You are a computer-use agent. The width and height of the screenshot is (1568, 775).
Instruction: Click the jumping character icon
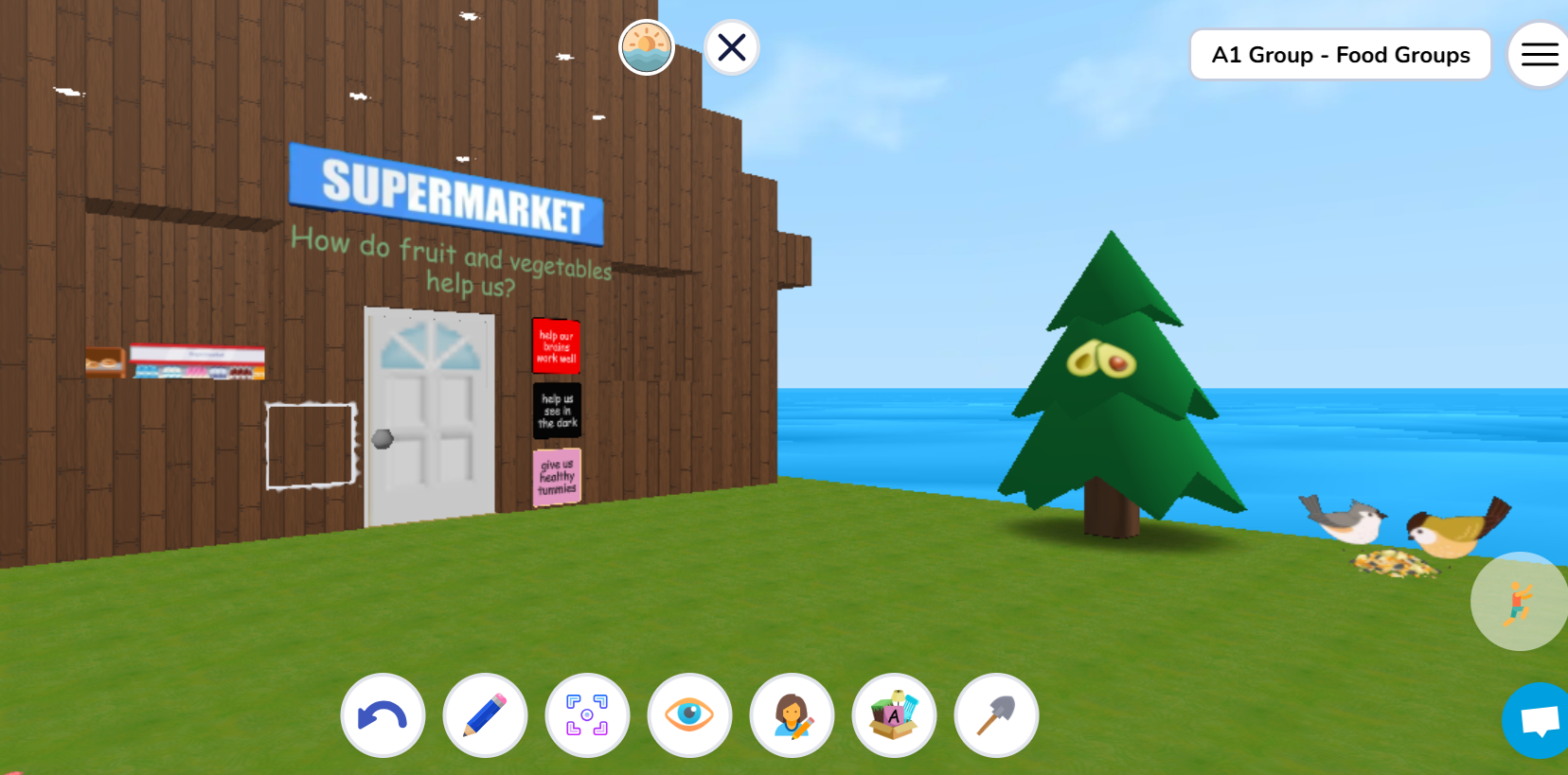(1519, 601)
